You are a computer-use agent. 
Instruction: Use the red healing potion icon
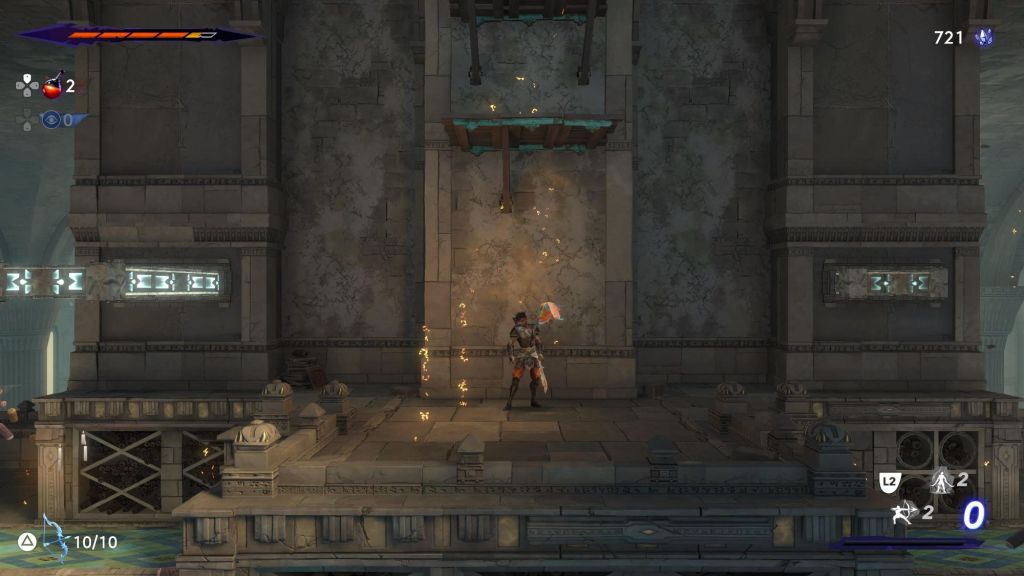pyautogui.click(x=53, y=86)
